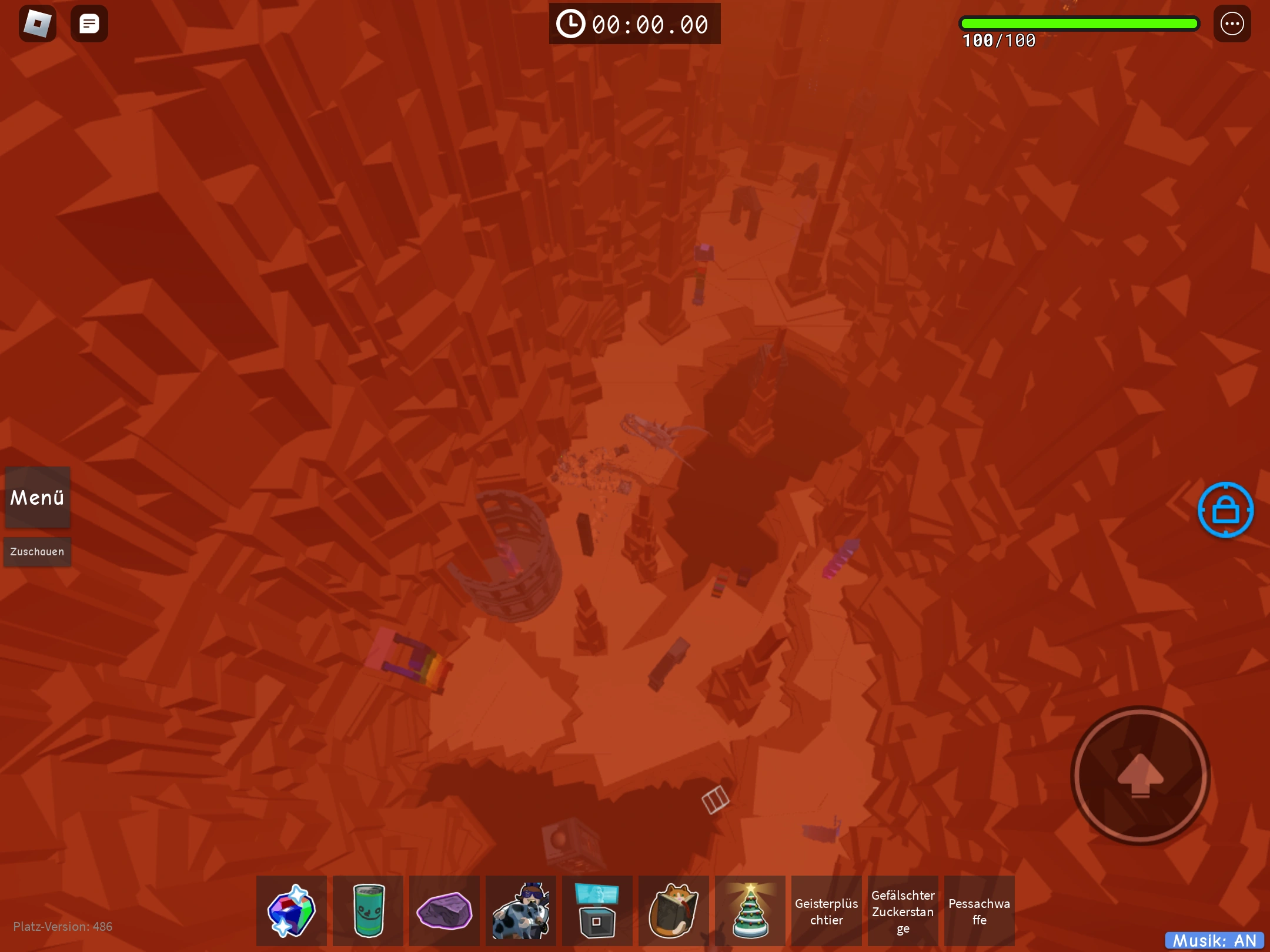
Task: Select the TV projector box item
Action: (x=597, y=910)
